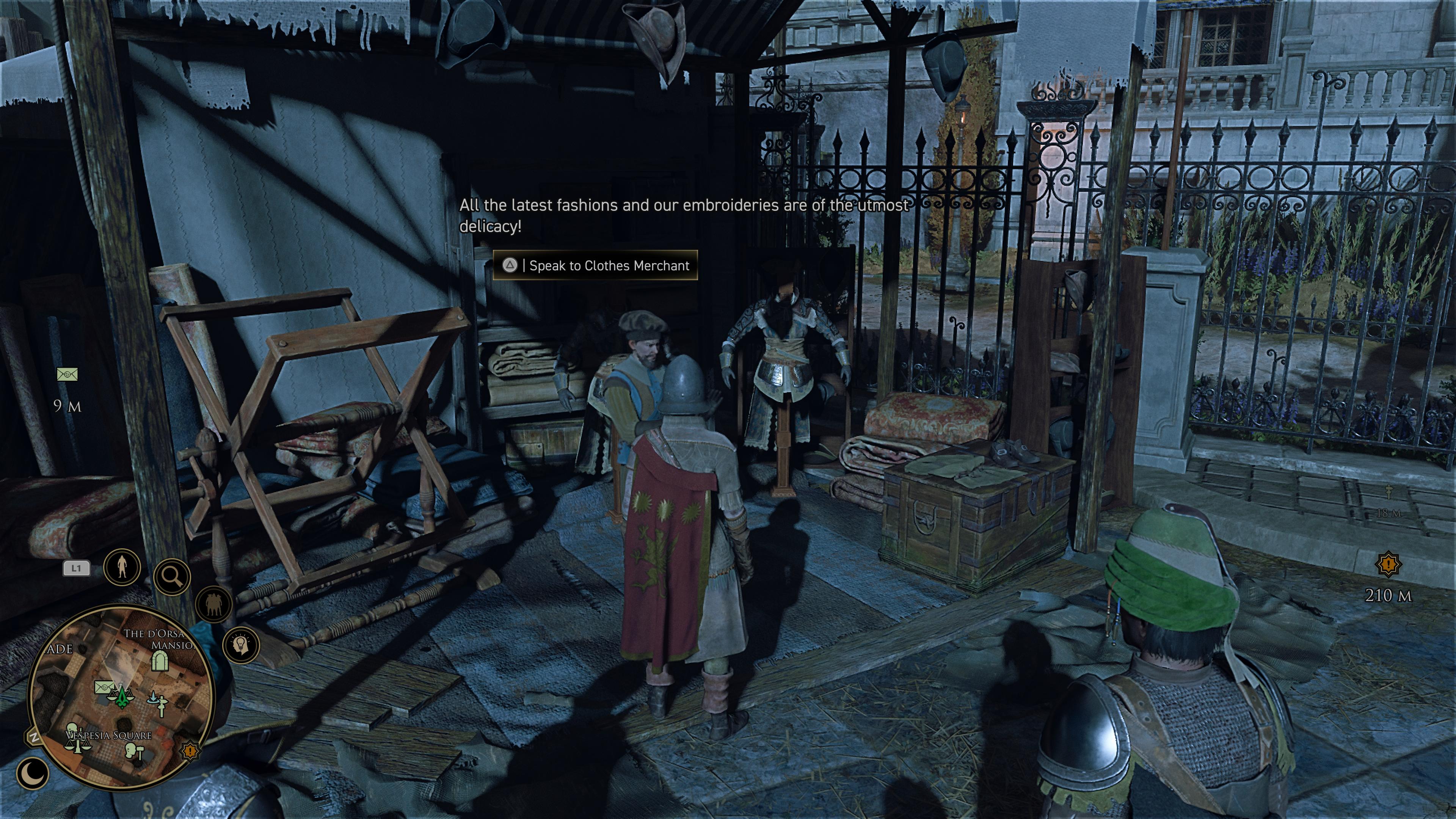Click the compass north indicator on minimap
Screen dimensions: 1456x819
[x=33, y=738]
